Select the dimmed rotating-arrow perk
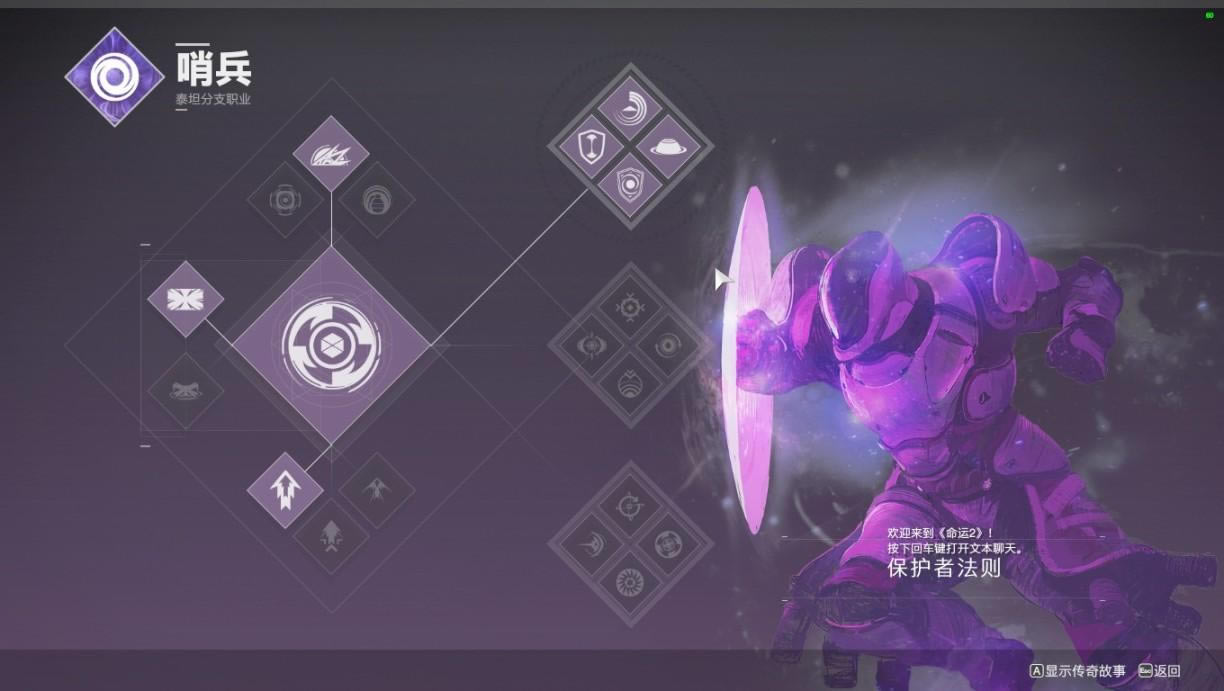This screenshot has width=1224, height=691. coord(630,505)
